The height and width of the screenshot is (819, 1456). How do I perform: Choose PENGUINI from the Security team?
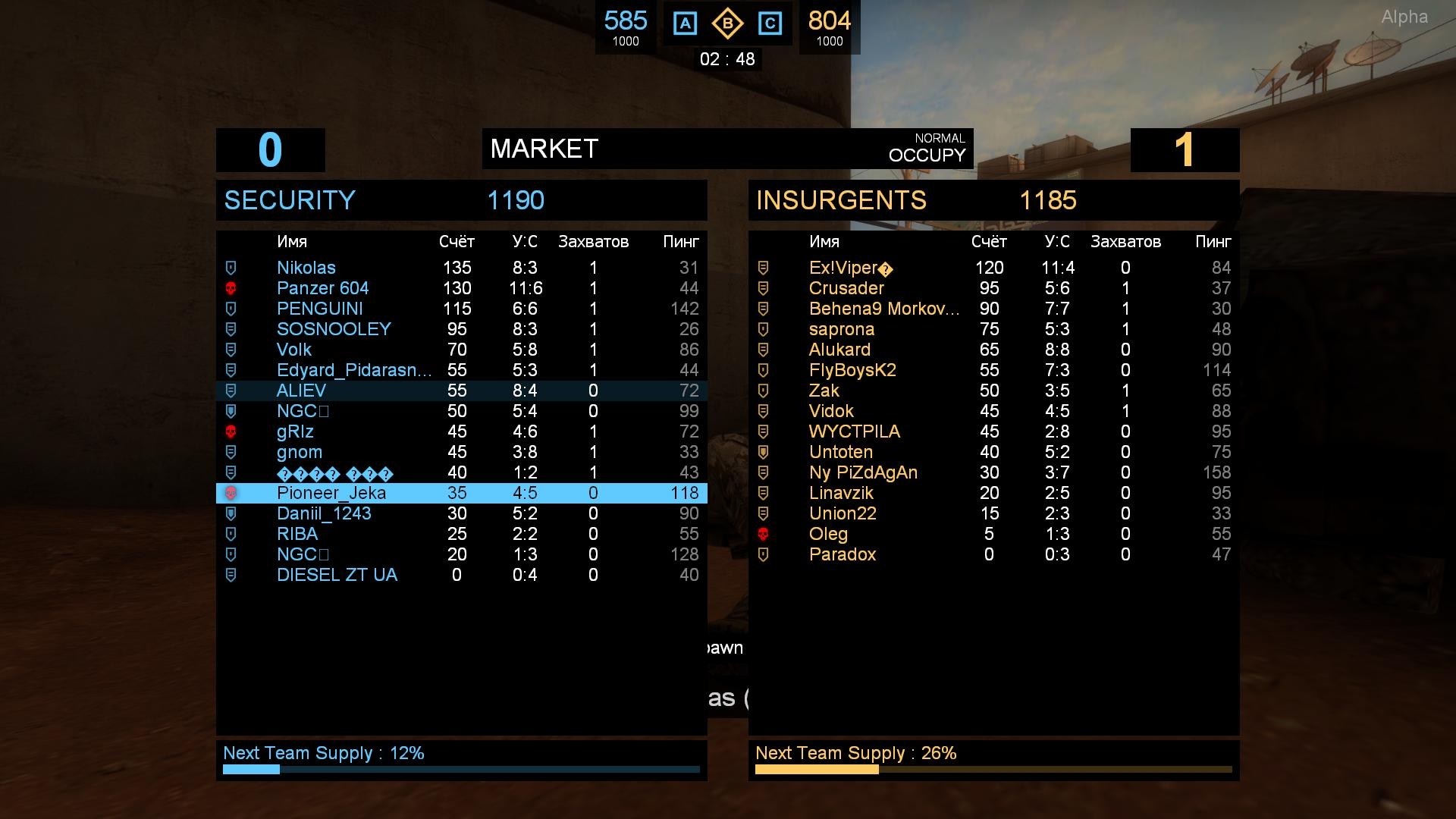(x=319, y=309)
